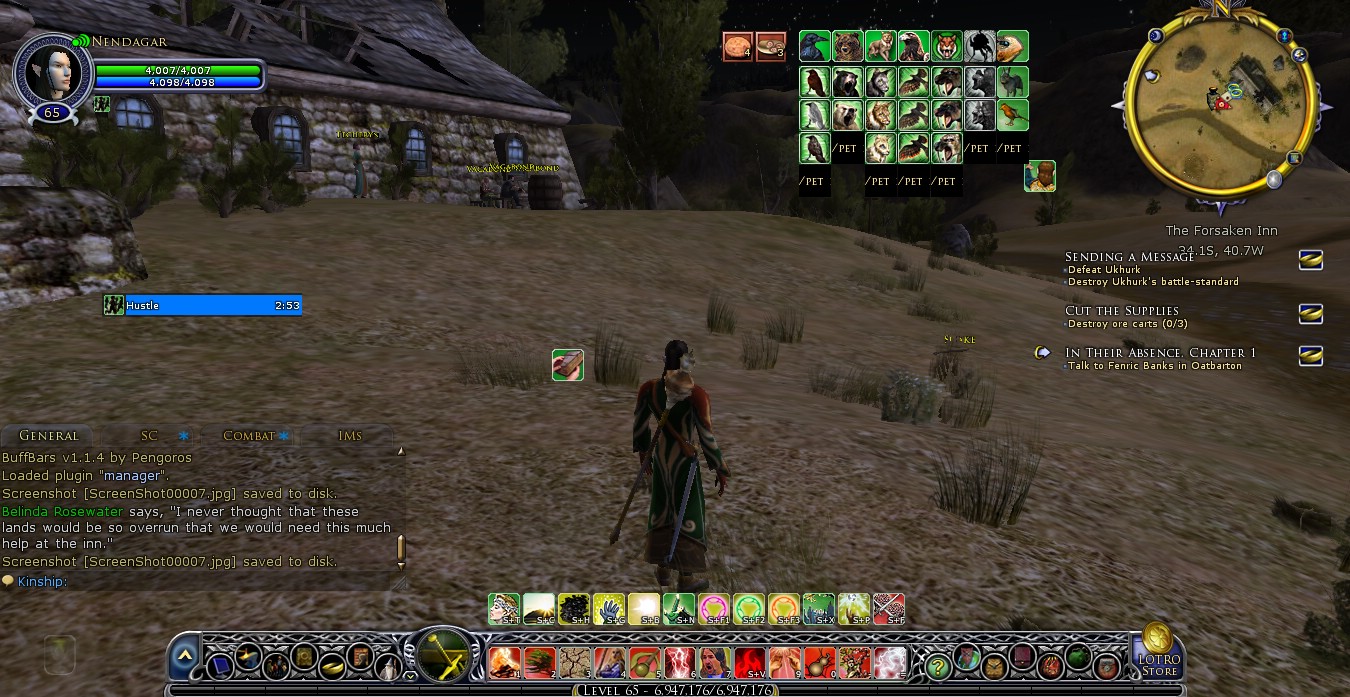Viewport: 1350px width, 697px height.
Task: Summon the bear pet in the top row
Action: click(847, 47)
